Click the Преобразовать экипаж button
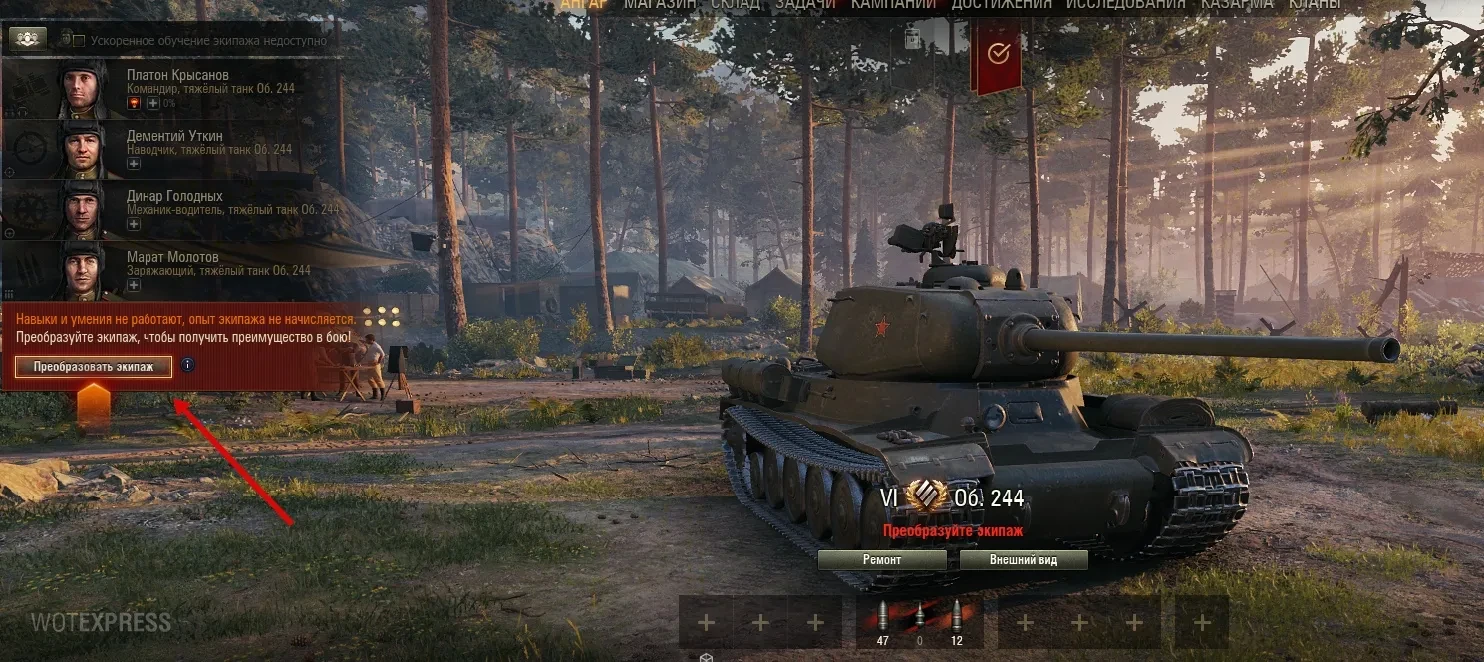 pyautogui.click(x=93, y=367)
